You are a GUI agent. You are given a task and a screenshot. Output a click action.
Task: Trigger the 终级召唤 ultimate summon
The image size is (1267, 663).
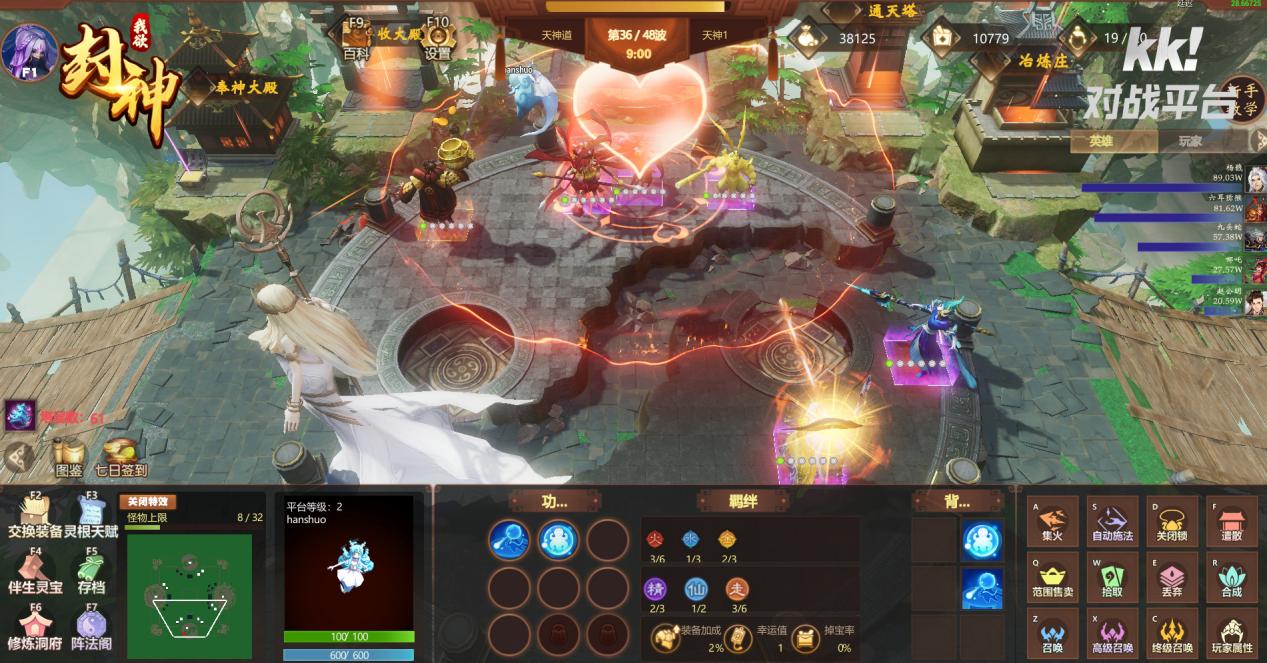click(1172, 633)
